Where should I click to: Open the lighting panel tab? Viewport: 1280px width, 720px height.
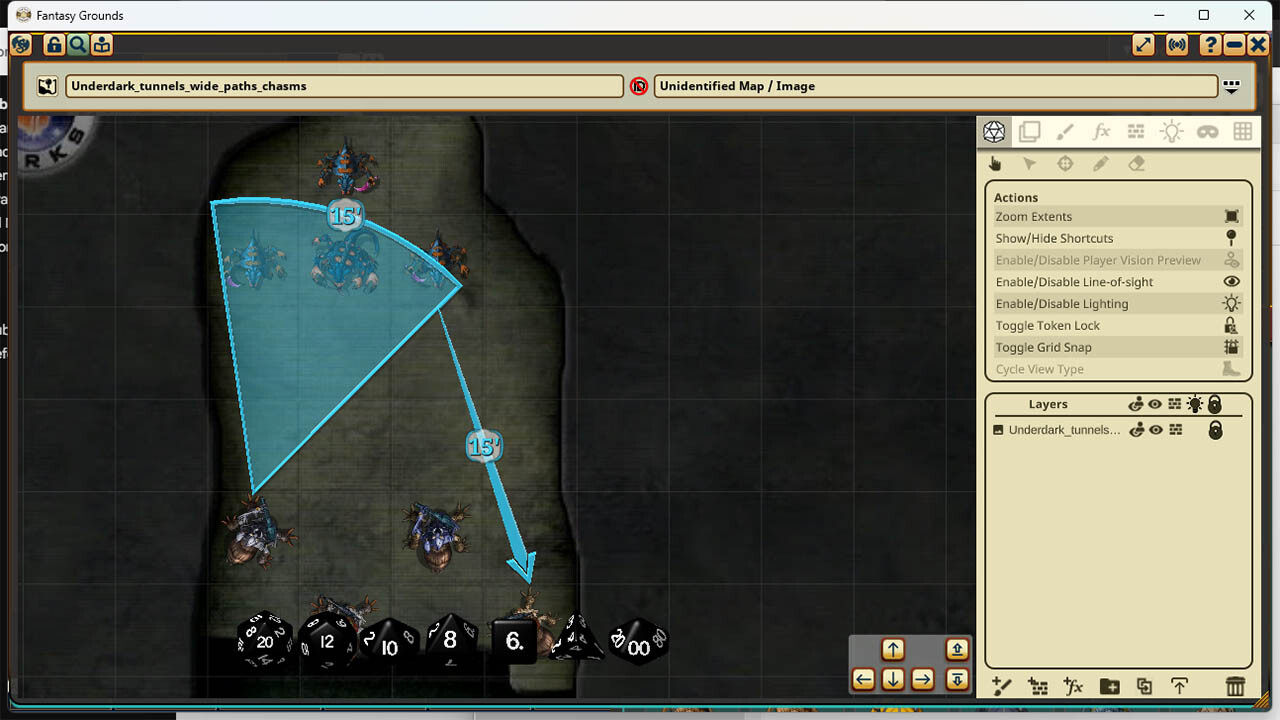1171,131
